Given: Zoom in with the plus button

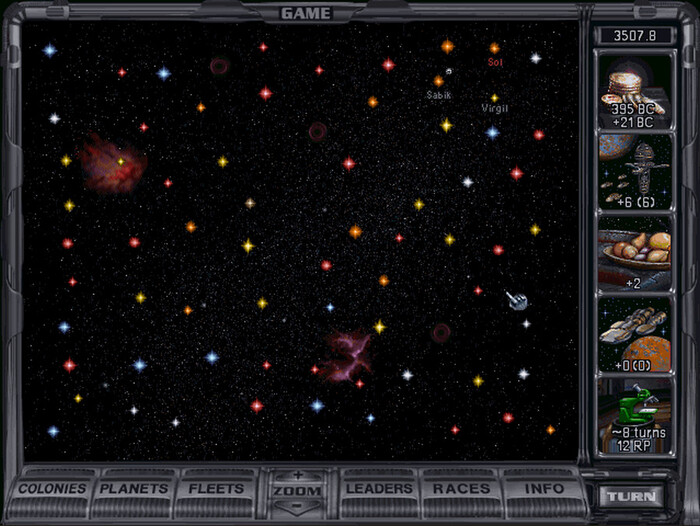Looking at the screenshot, I should tap(297, 475).
